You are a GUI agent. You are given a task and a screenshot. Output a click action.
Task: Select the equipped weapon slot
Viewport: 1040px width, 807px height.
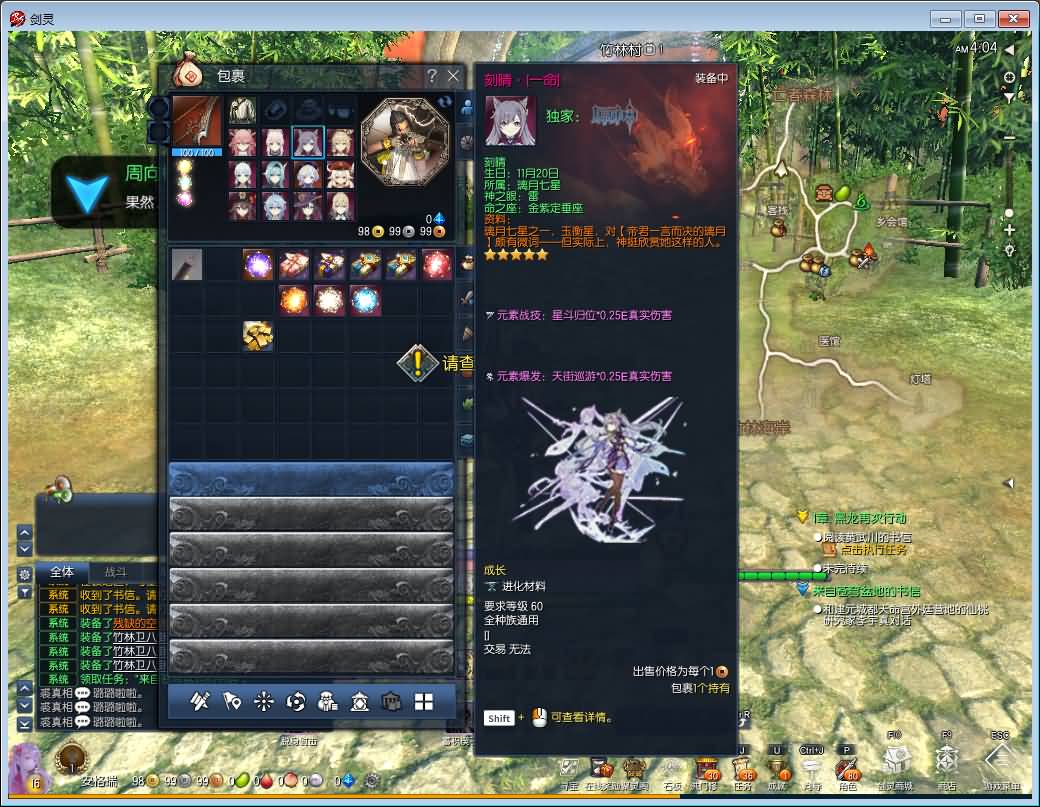tap(196, 121)
